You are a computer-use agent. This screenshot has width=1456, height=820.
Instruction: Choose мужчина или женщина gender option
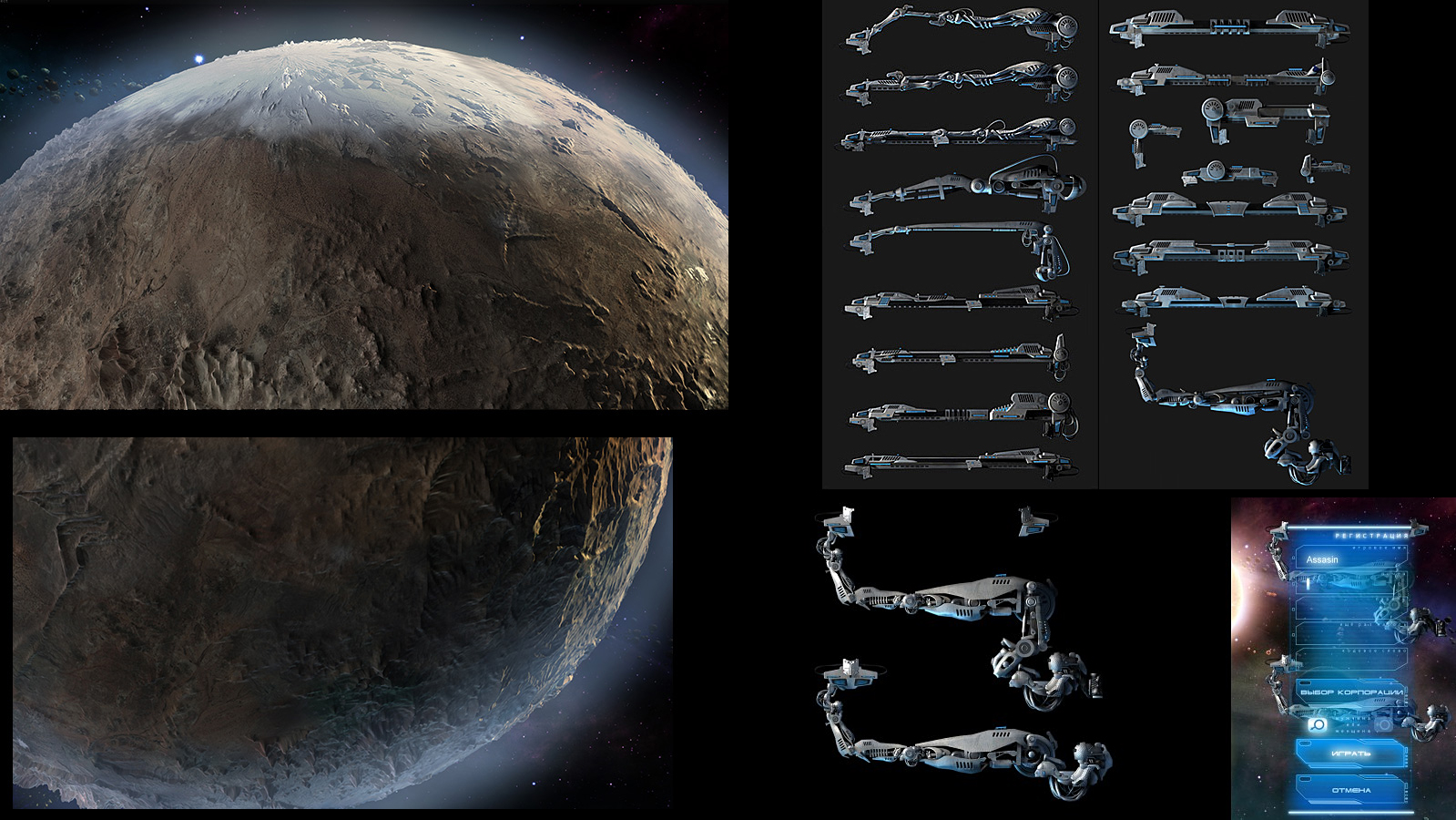1352,724
